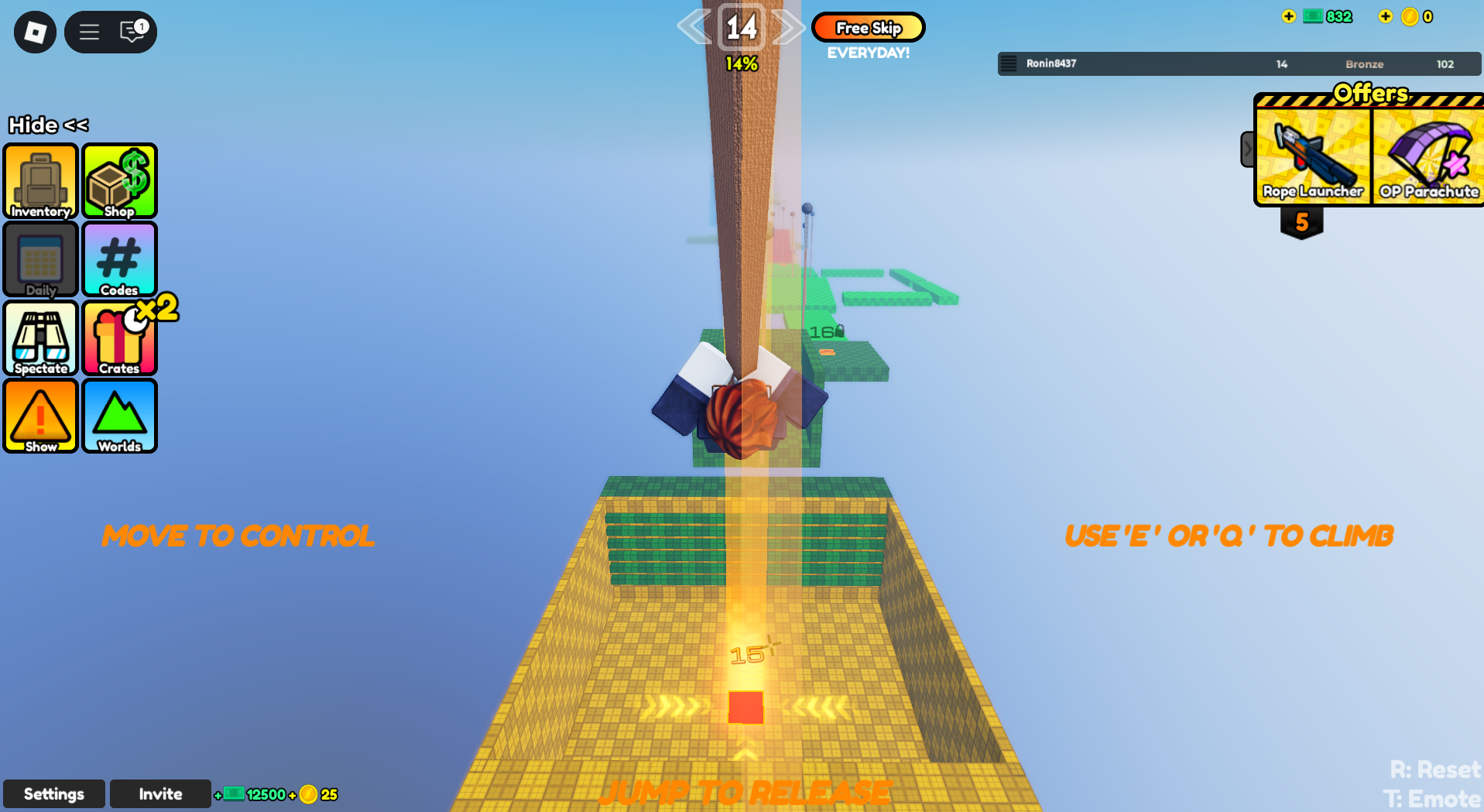Open the Daily rewards calendar
Viewport: 1484px width, 812px height.
pyautogui.click(x=41, y=260)
